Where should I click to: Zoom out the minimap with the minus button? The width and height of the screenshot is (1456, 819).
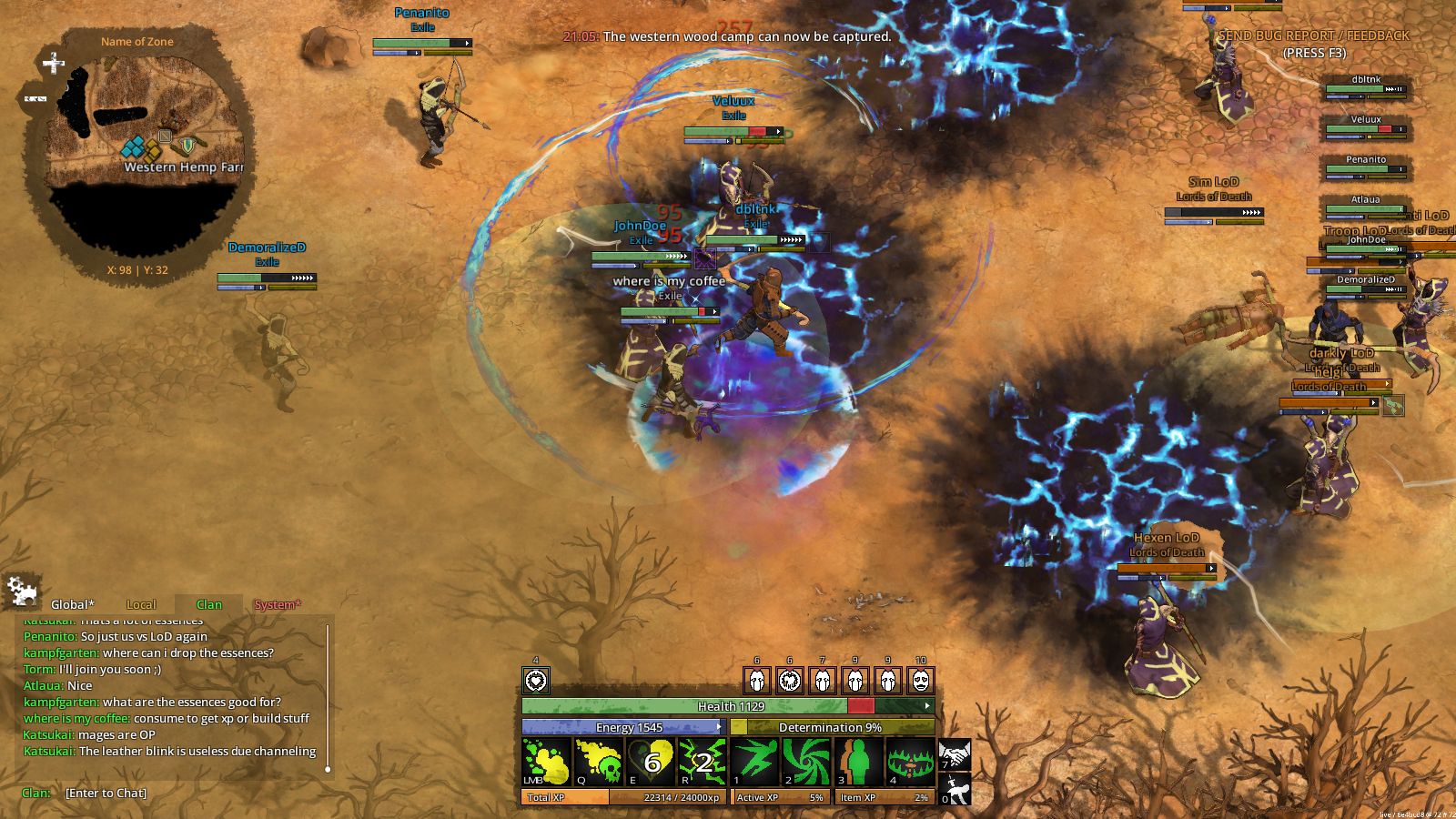(35, 98)
